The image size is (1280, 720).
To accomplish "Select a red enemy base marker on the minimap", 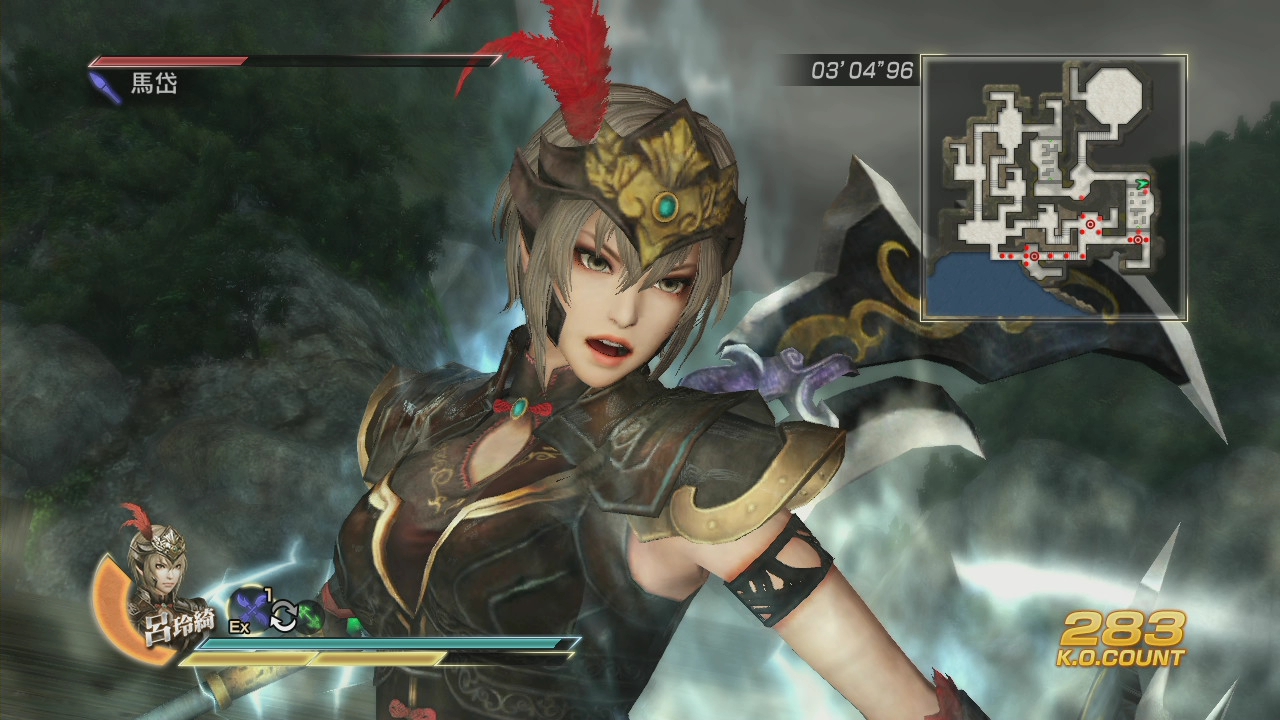I will point(1090,224).
